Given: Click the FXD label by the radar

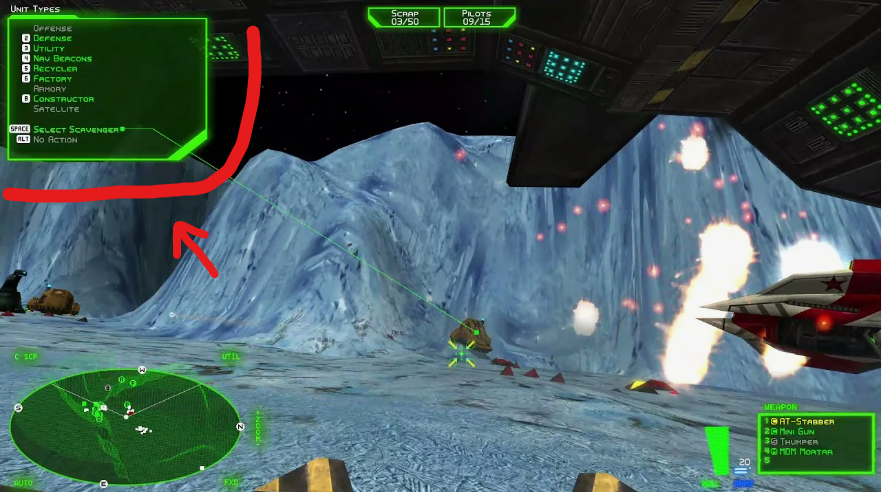Looking at the screenshot, I should click(231, 483).
